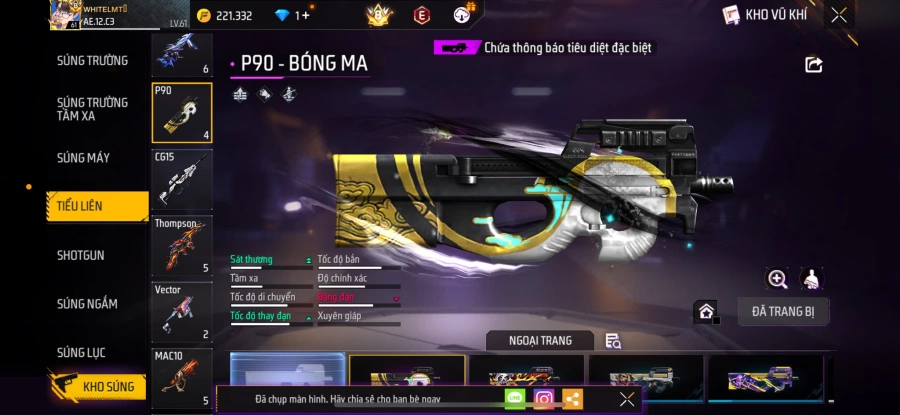900x415 pixels.
Task: Open the Ngoại Trang tab
Action: point(540,341)
